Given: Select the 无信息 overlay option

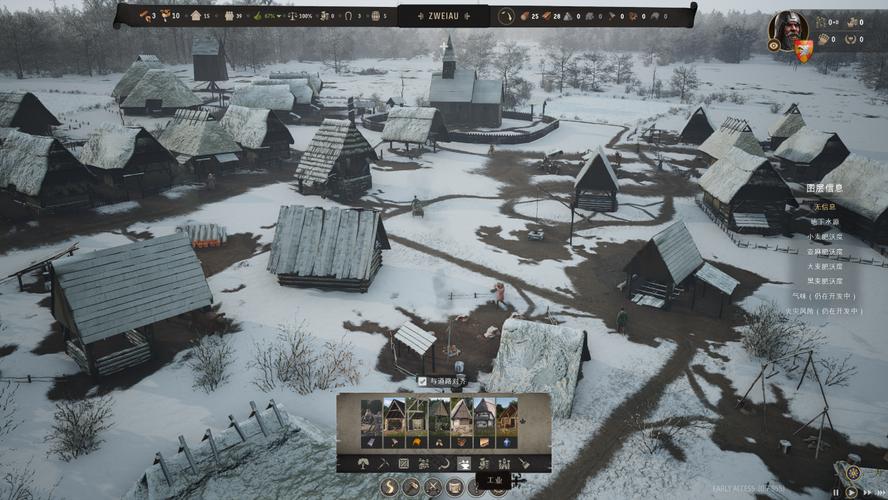Looking at the screenshot, I should (x=824, y=207).
